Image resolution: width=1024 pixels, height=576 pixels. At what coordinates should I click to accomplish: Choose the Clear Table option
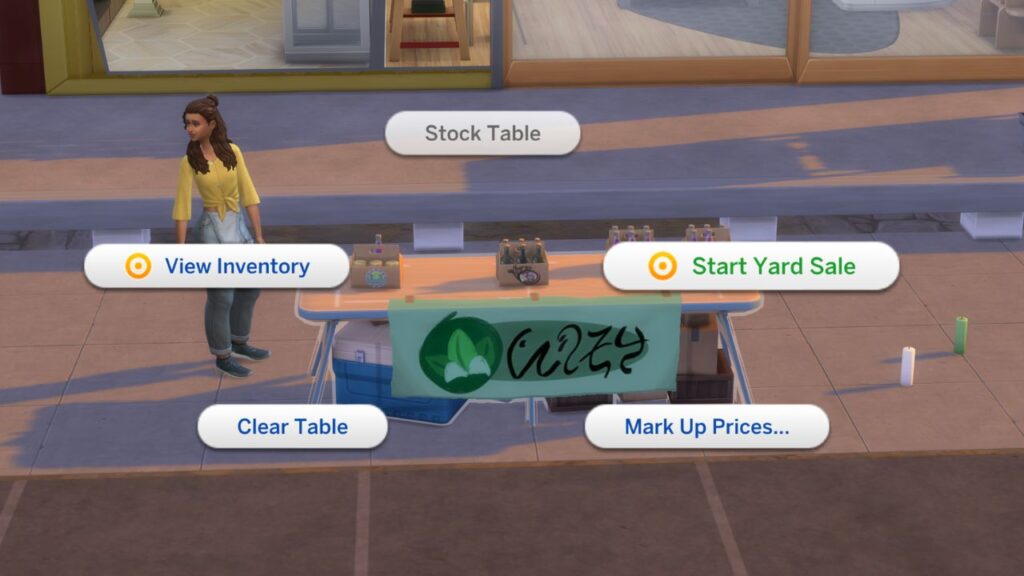click(x=292, y=426)
